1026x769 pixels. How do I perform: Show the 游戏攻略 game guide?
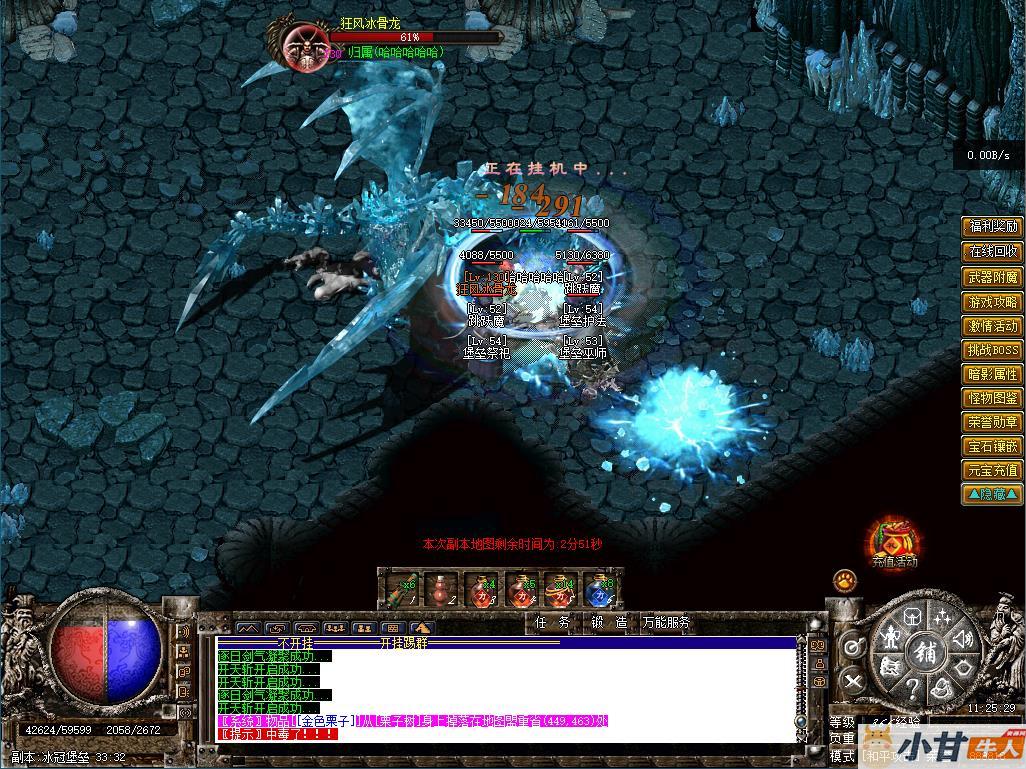[992, 302]
